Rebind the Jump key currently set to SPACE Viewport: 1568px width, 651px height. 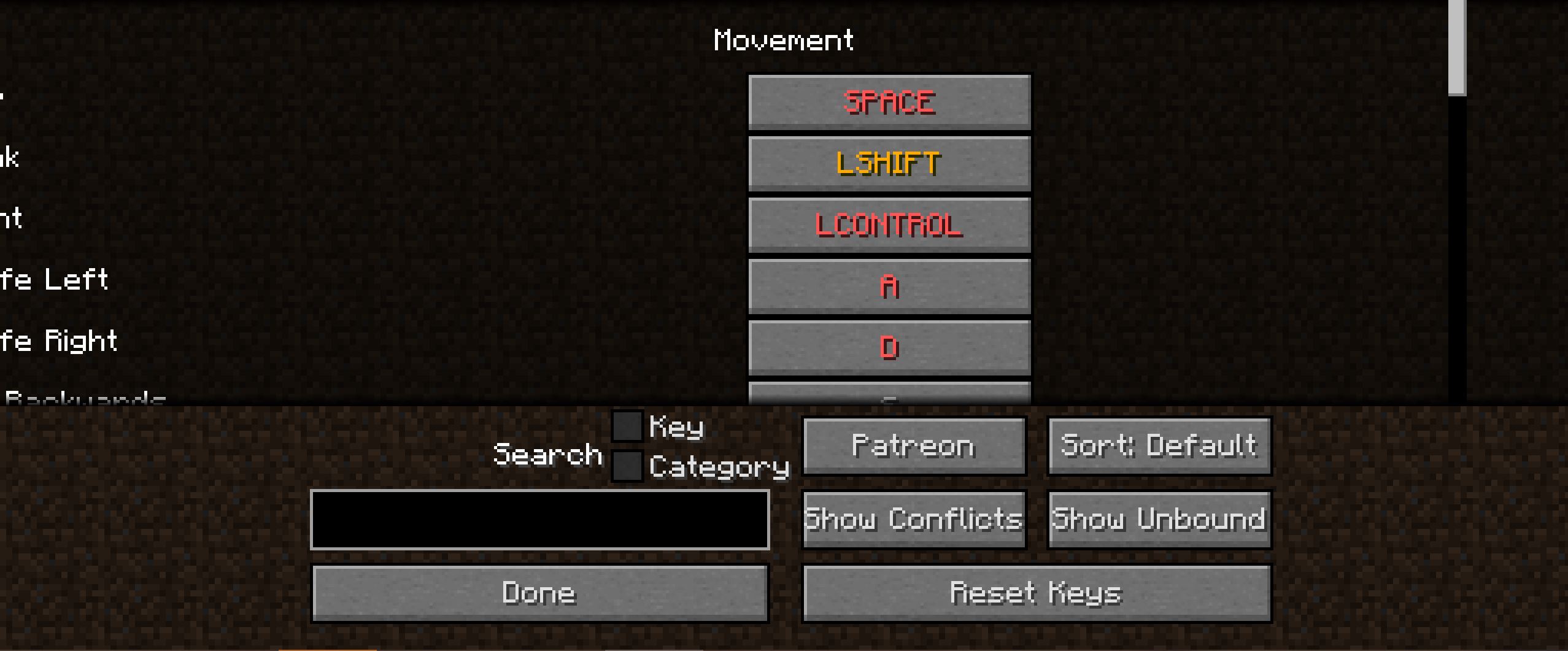(x=888, y=101)
